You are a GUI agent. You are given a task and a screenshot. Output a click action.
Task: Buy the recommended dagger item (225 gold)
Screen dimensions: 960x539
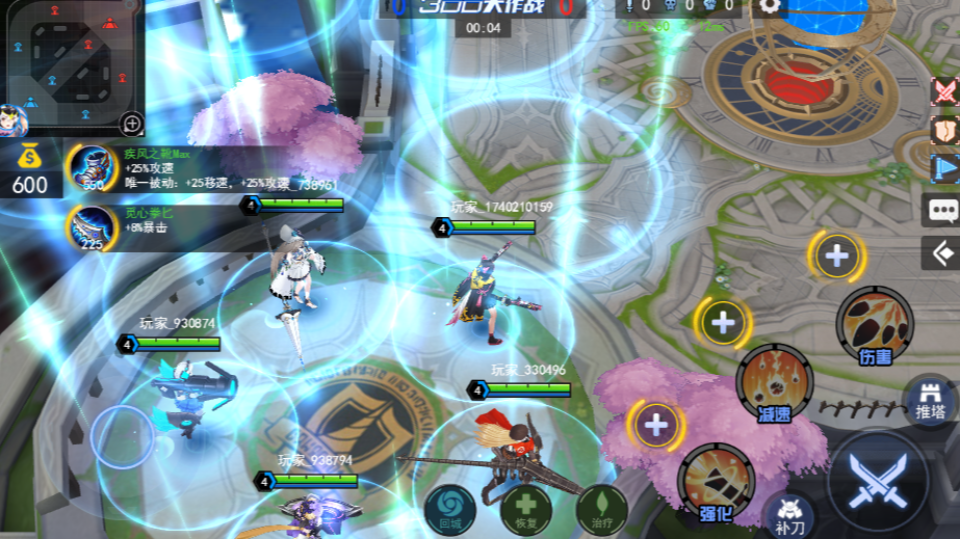tap(92, 228)
